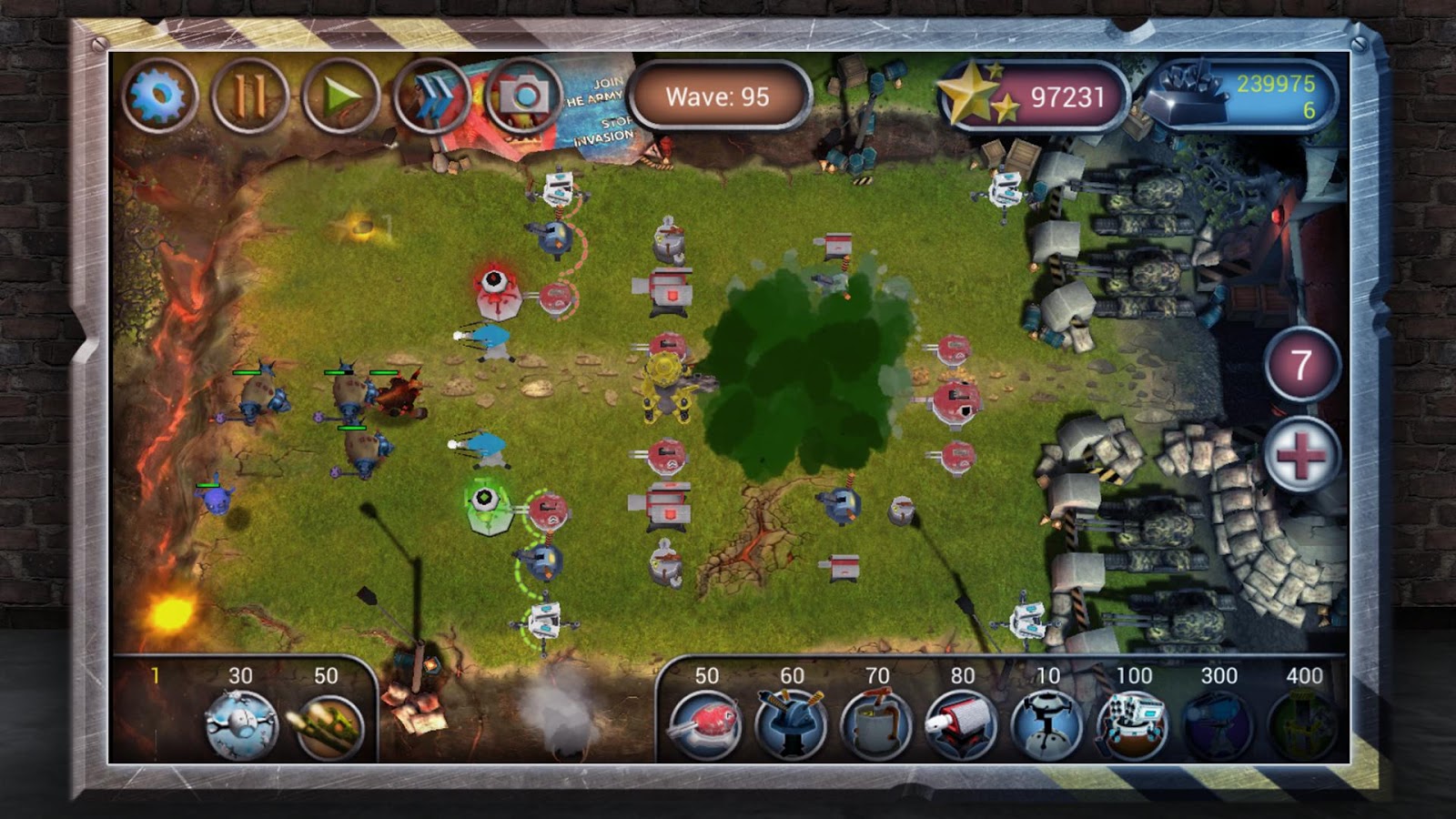
Task: Select the red cannon tower costing 80
Action: (x=961, y=724)
